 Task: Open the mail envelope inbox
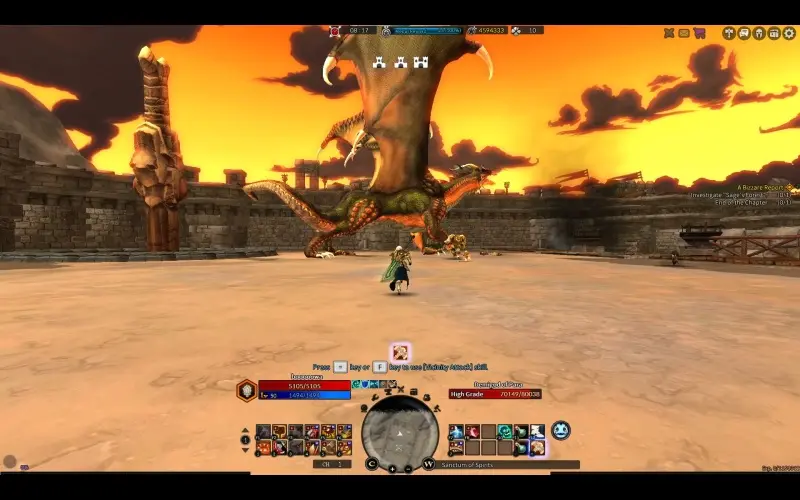point(684,33)
